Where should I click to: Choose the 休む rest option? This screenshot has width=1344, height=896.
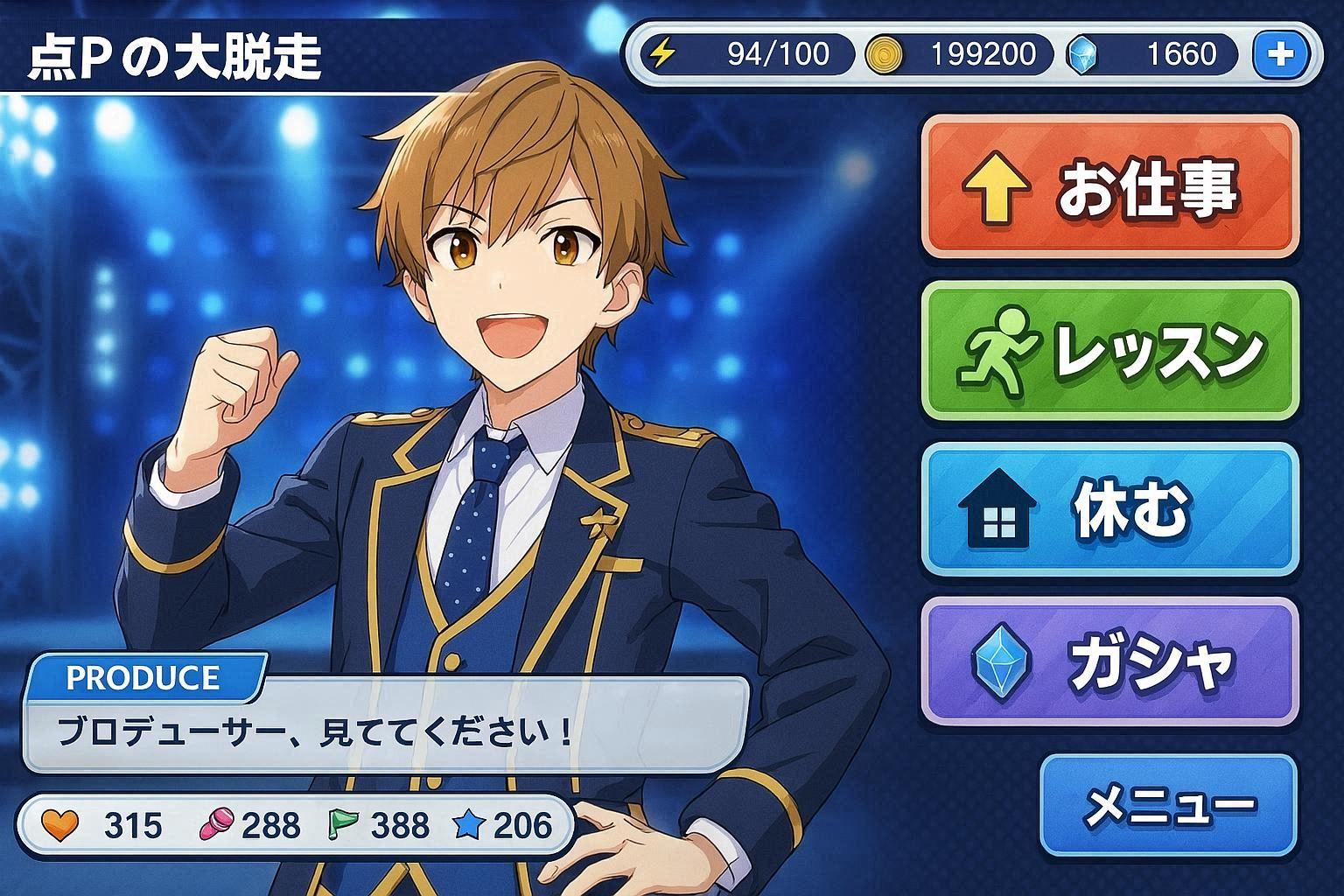(x=1109, y=509)
